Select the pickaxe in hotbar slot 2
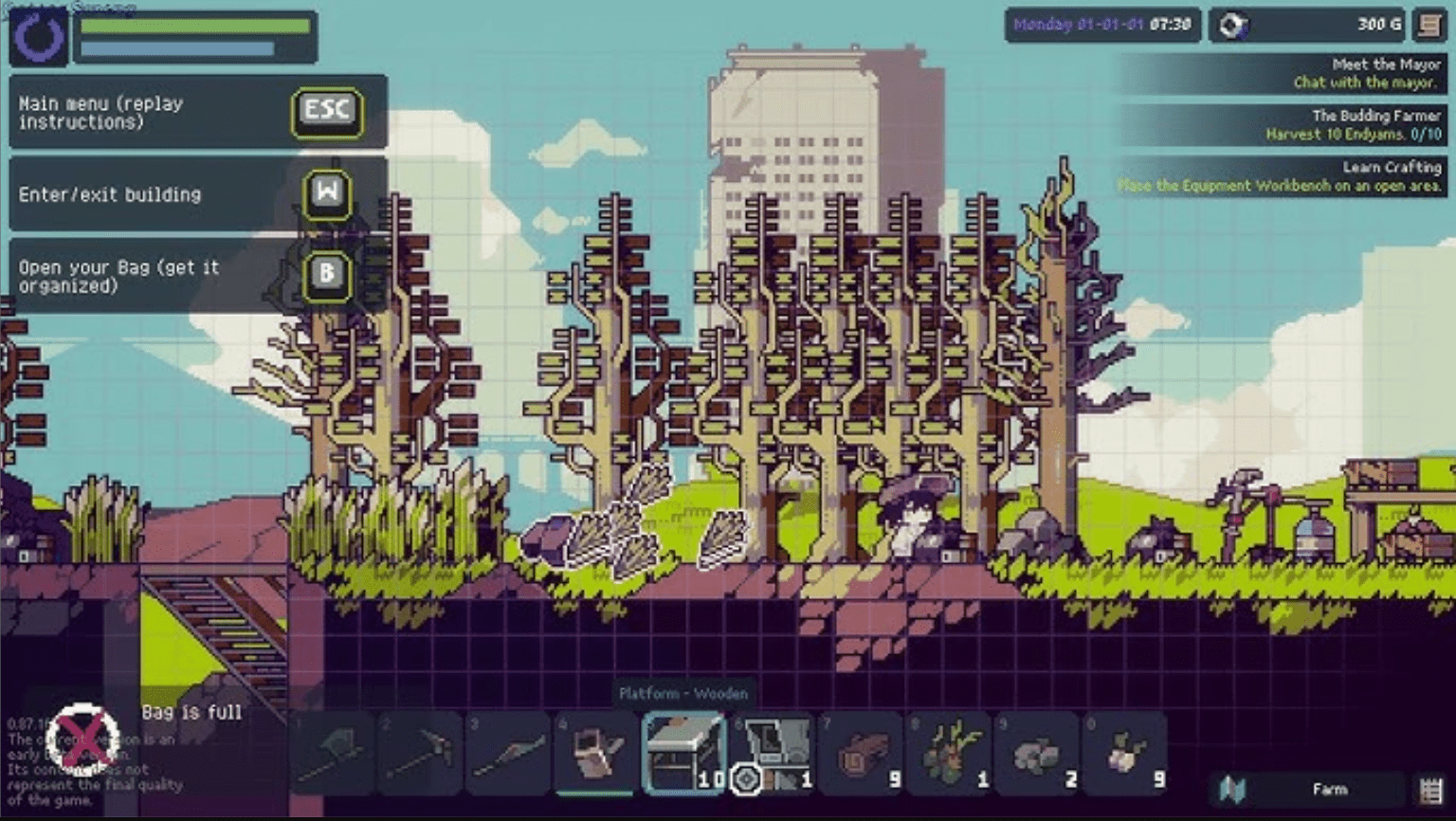The width and height of the screenshot is (1456, 821). 421,752
